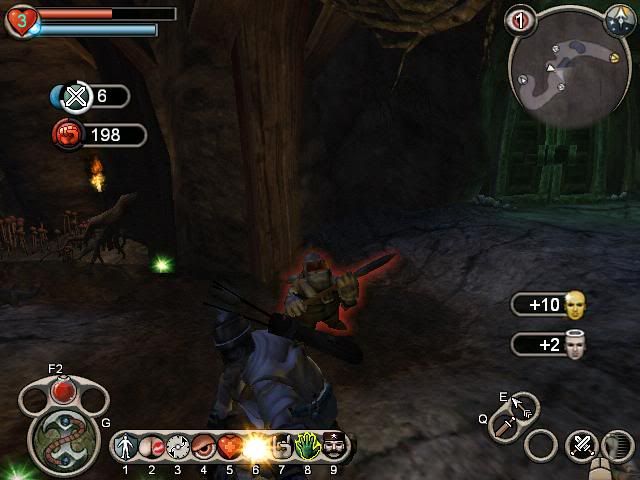
Task: Select the bow and arrow weapon slot
Action: click(x=524, y=404)
